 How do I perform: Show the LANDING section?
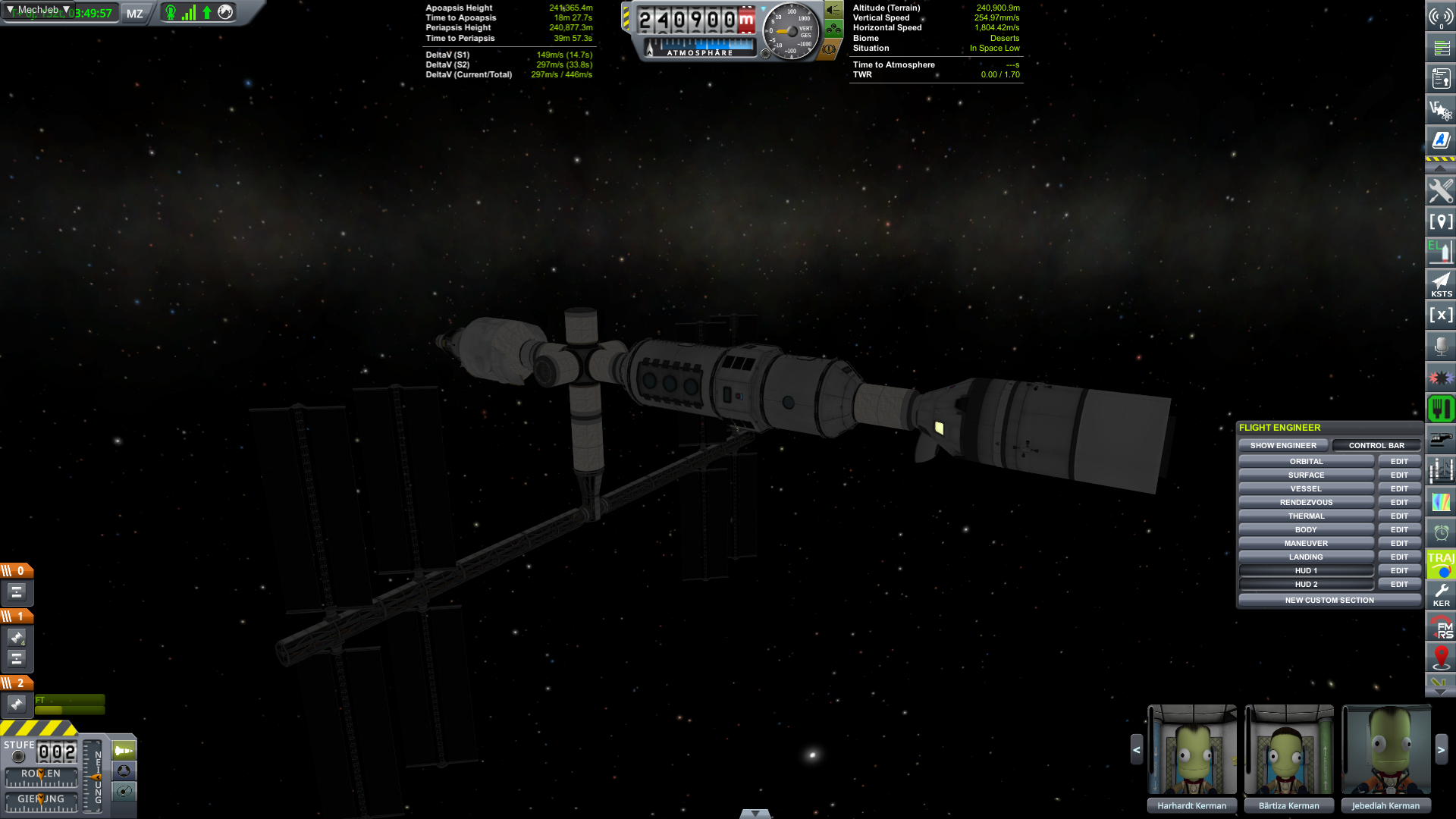pyautogui.click(x=1306, y=557)
